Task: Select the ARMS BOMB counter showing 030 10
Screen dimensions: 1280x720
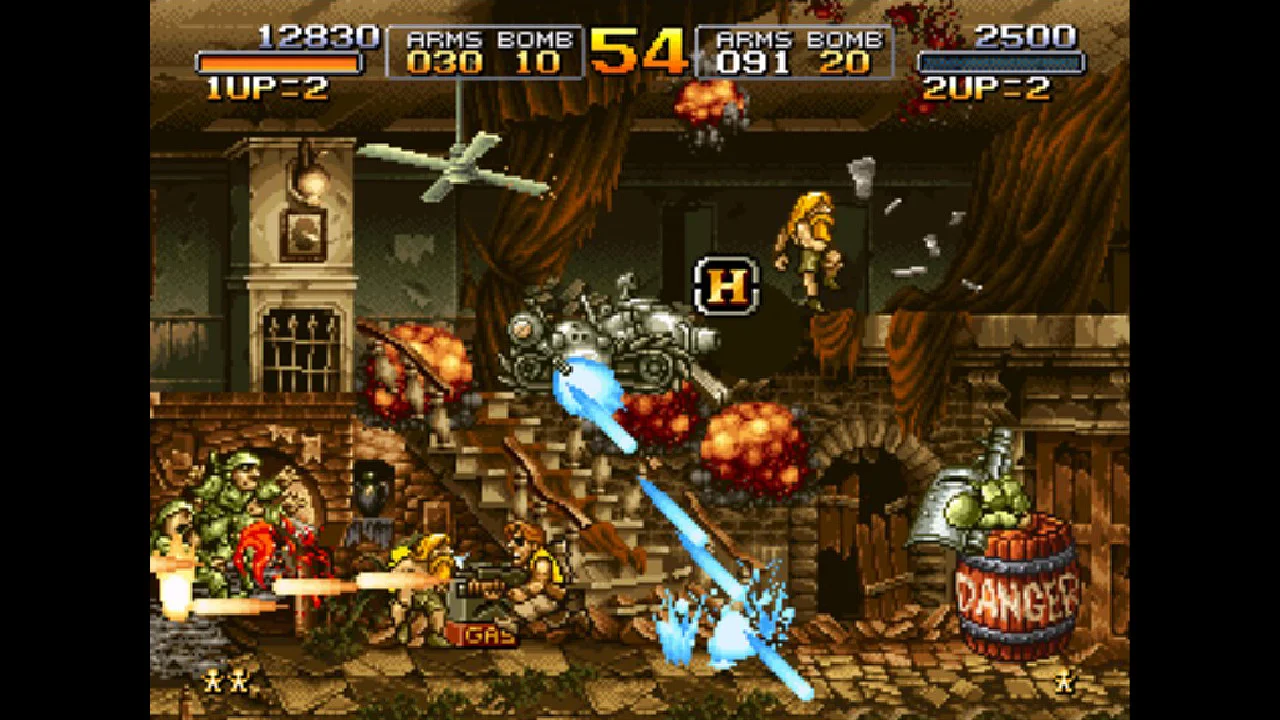Action: click(484, 52)
